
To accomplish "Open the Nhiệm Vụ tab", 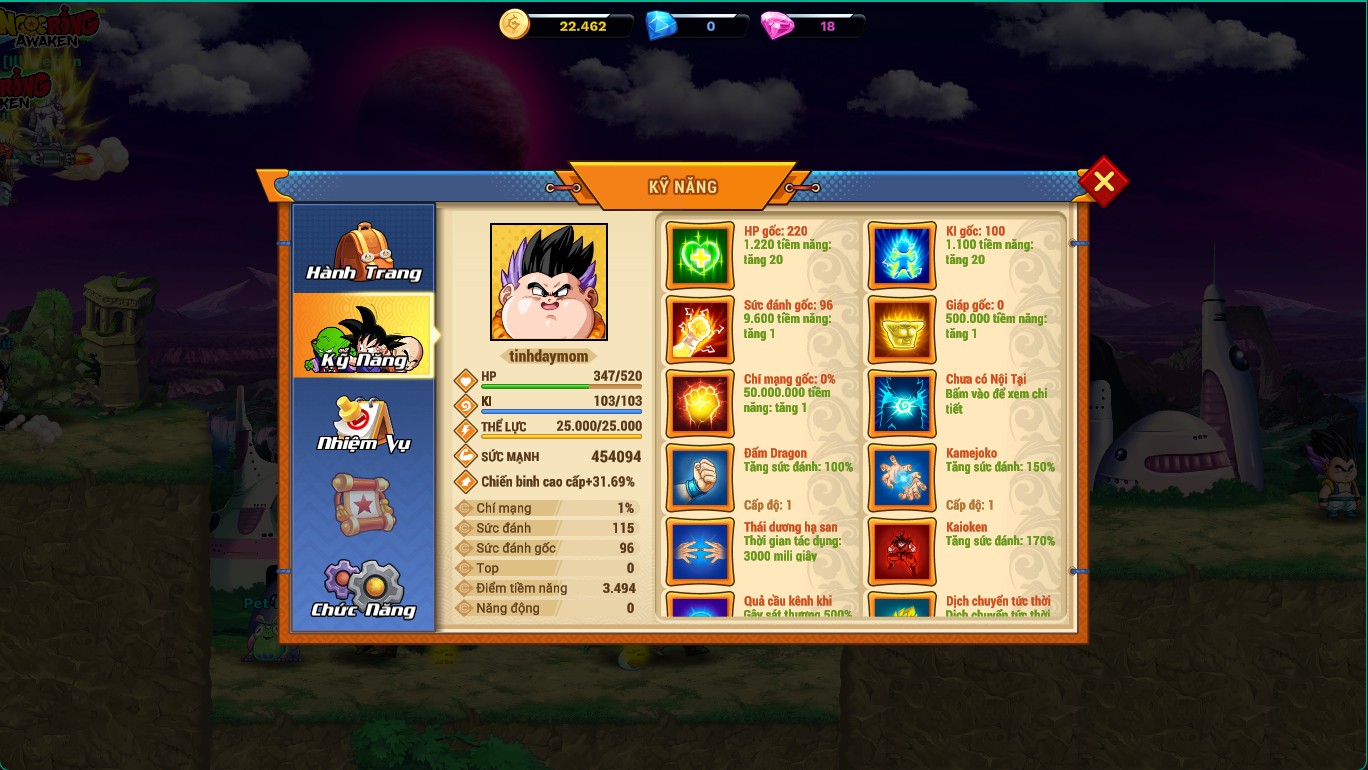I will 363,421.
